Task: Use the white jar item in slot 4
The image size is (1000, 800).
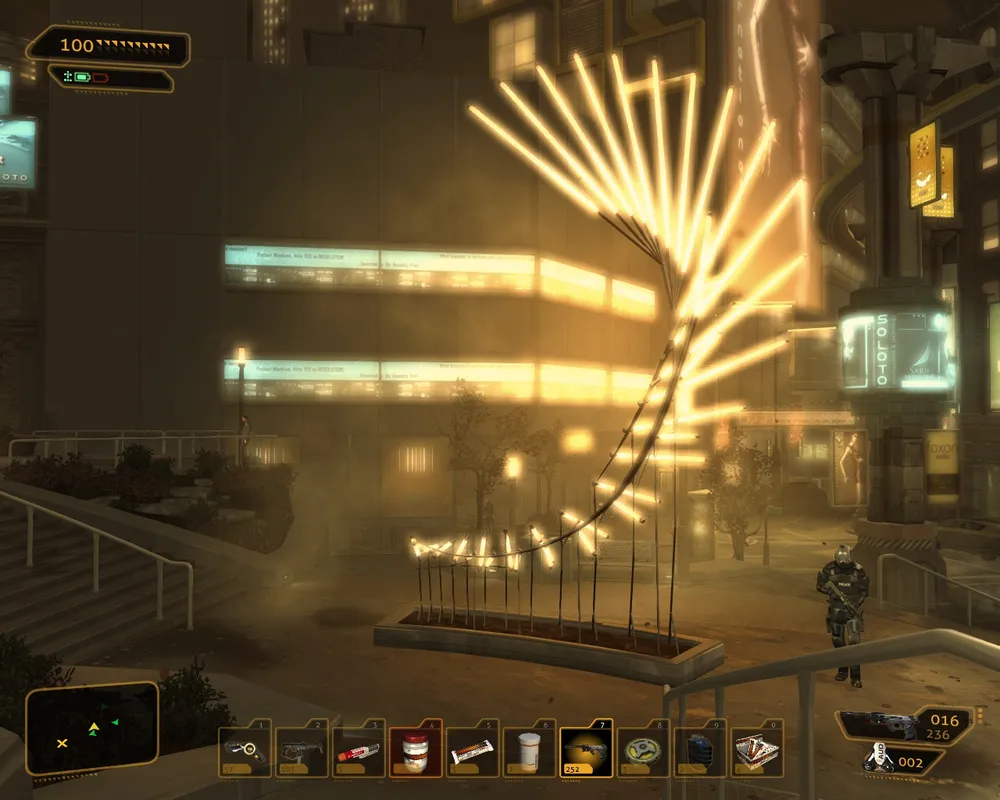Action: click(x=414, y=751)
